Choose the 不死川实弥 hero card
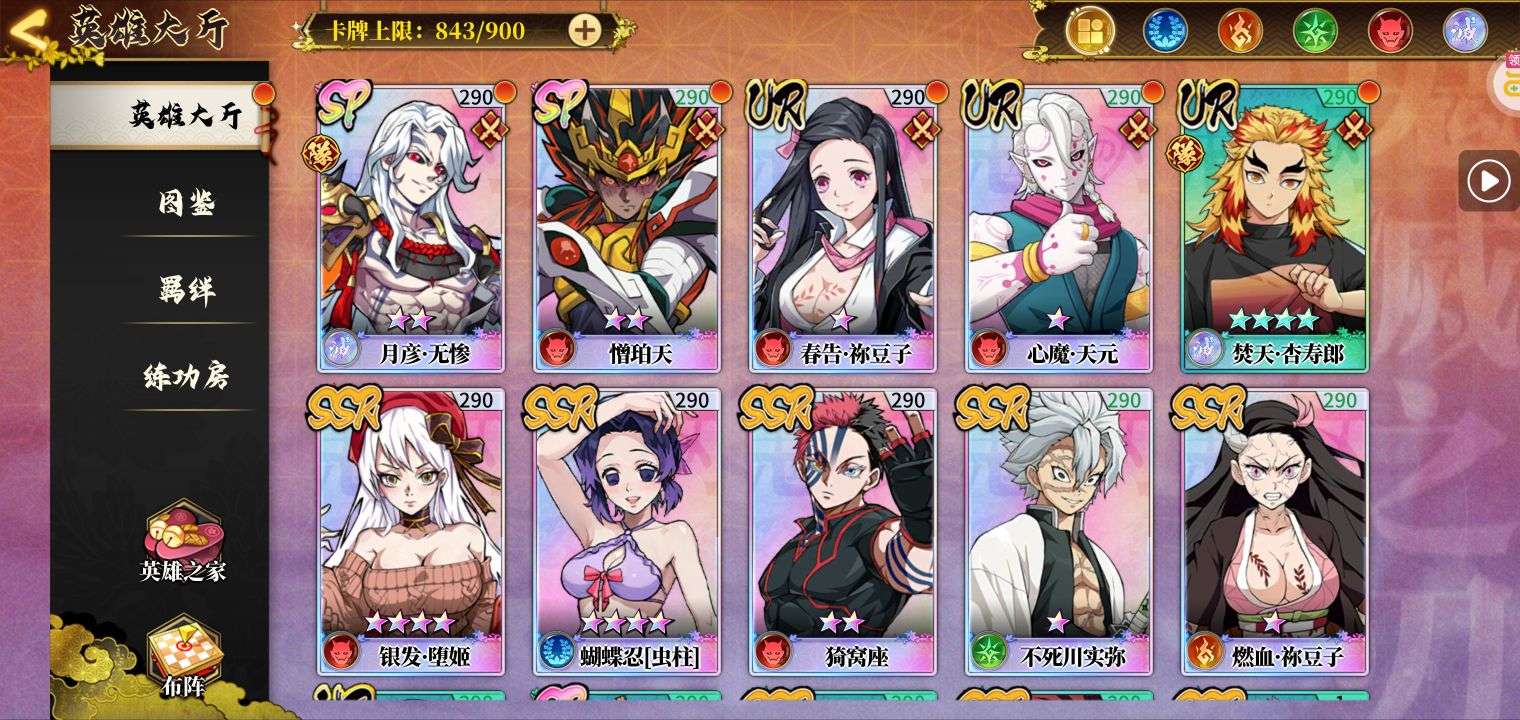 1059,531
